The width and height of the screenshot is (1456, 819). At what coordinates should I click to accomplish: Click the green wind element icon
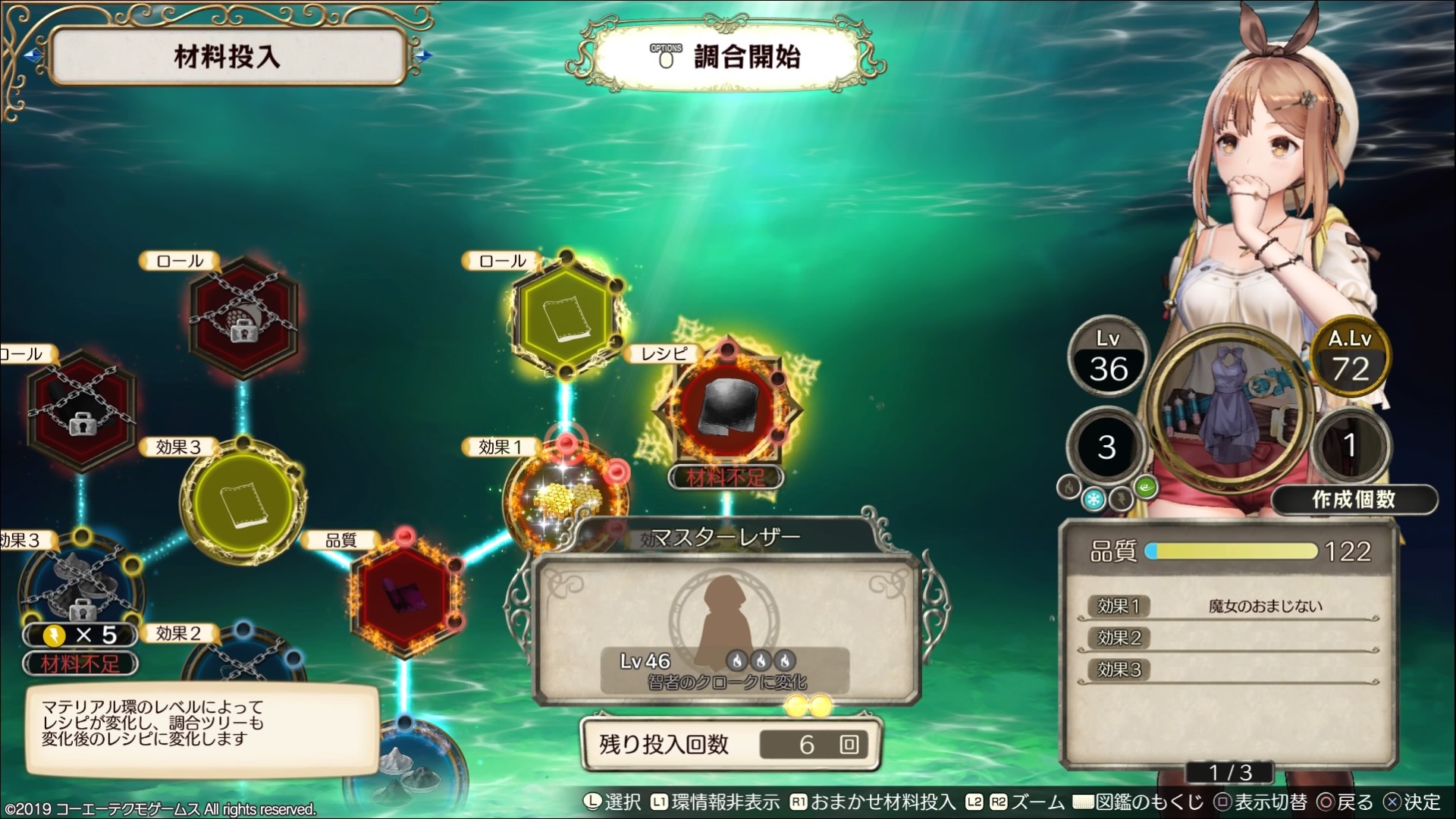point(1146,488)
